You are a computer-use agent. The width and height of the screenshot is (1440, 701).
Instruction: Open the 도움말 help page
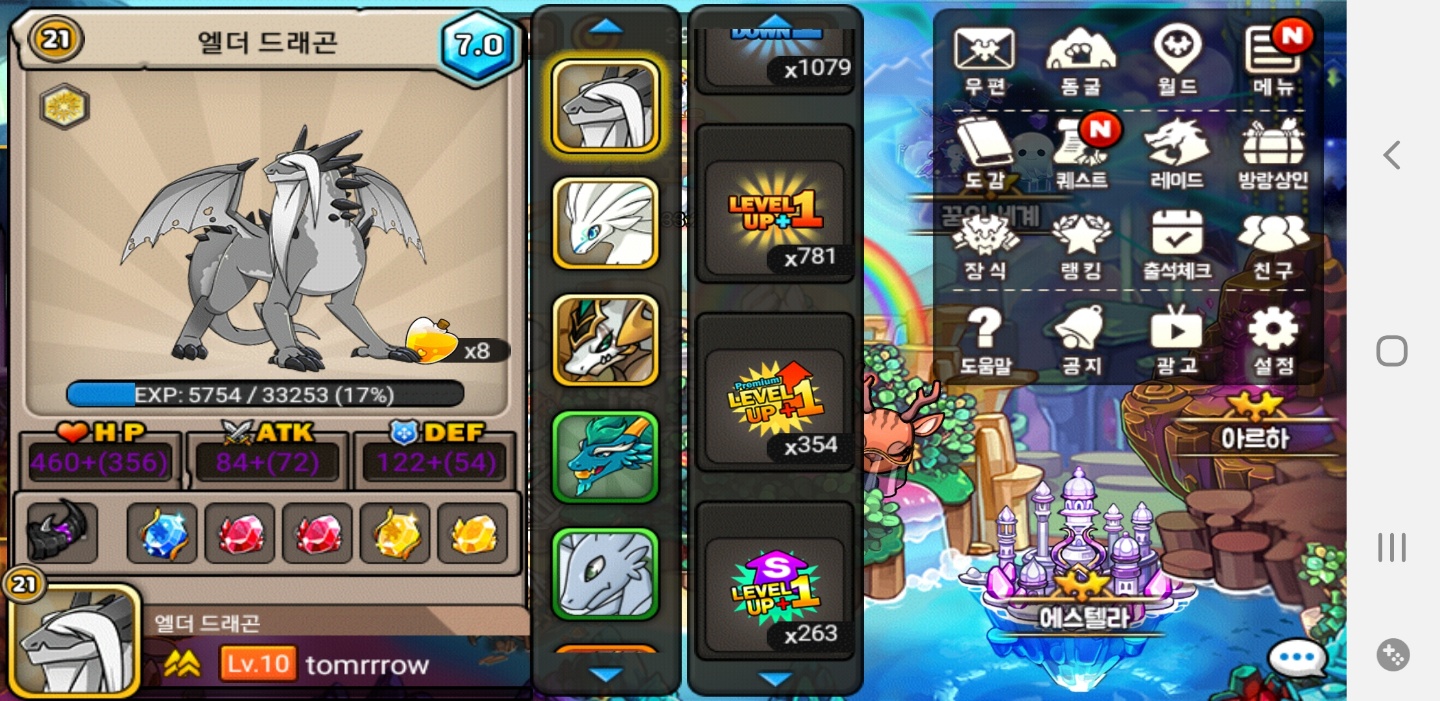coord(984,338)
